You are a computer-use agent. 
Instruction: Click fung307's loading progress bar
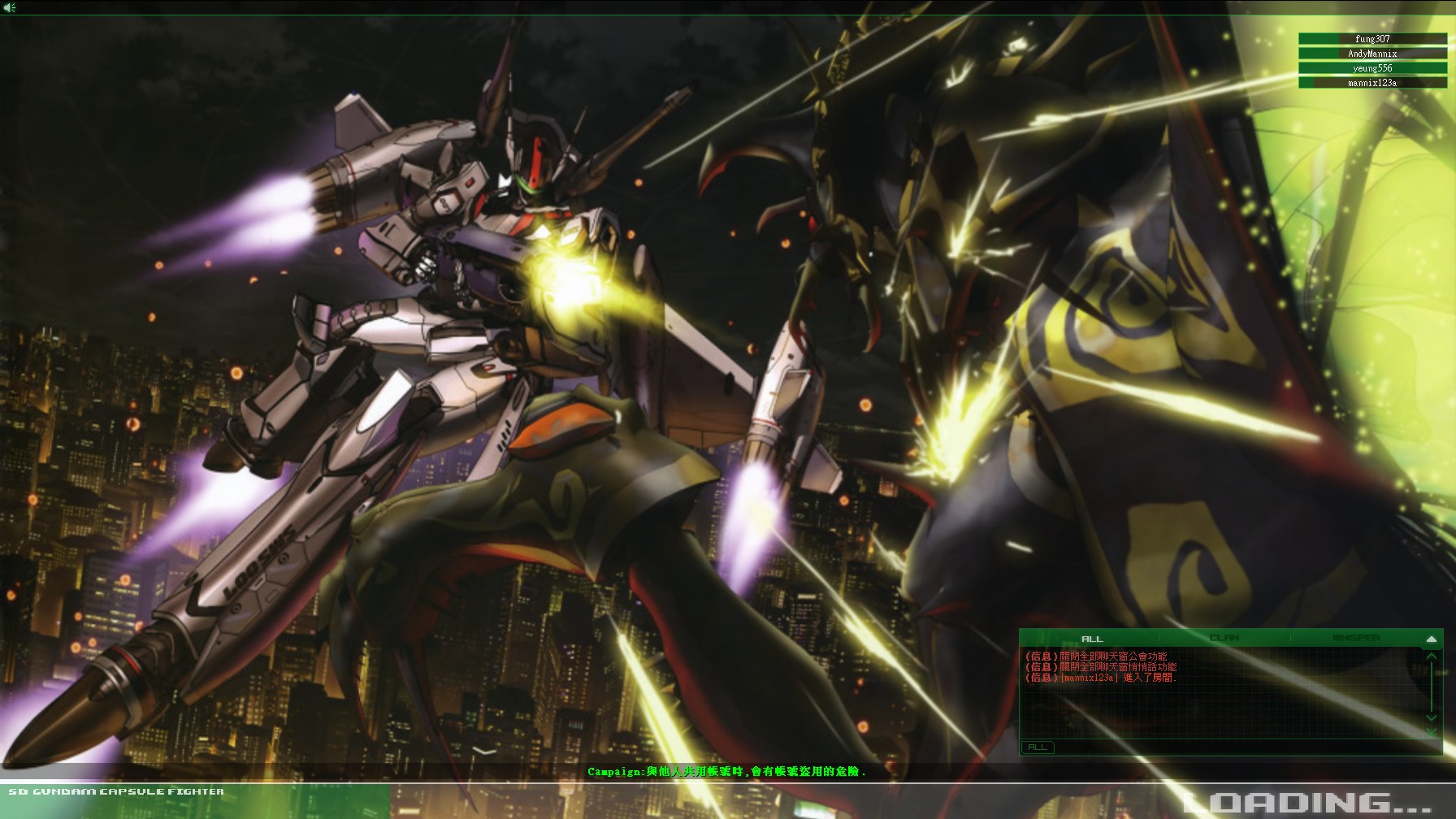click(x=1372, y=37)
